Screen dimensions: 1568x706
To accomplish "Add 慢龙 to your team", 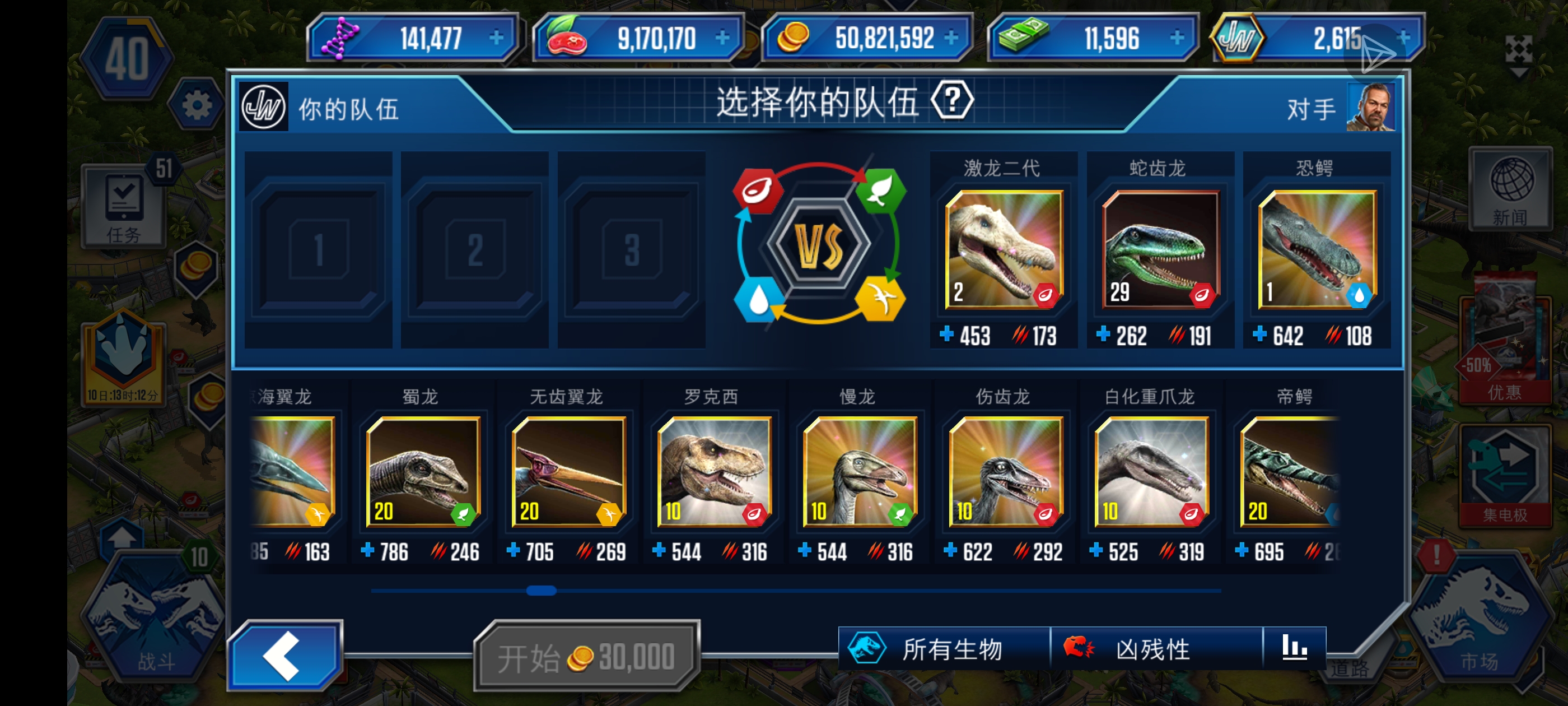I will click(860, 471).
